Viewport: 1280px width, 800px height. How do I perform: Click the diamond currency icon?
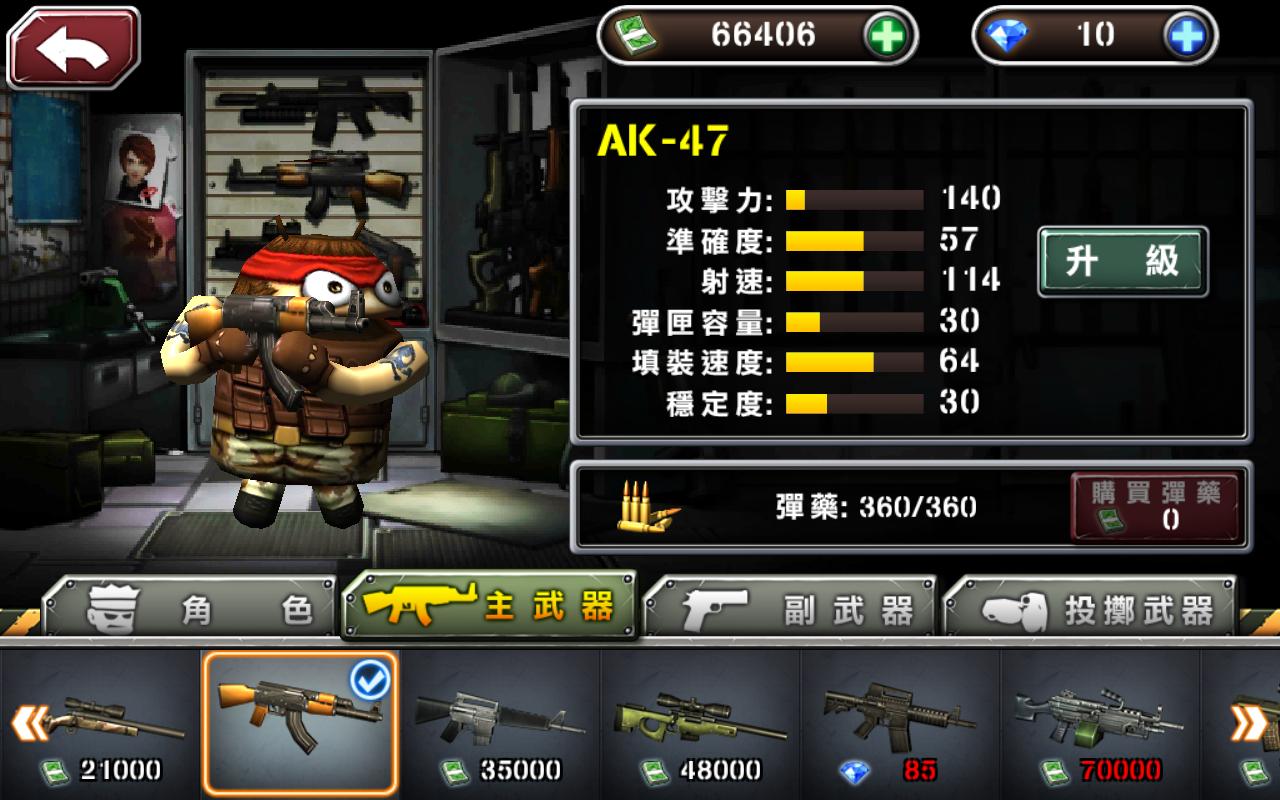[x=1007, y=35]
